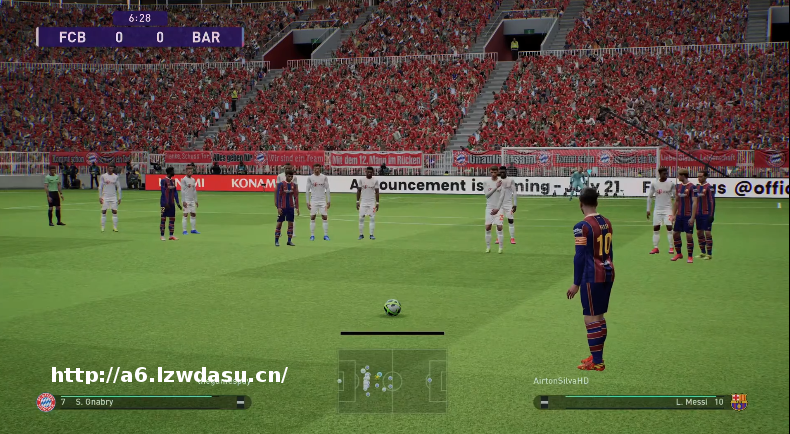
Task: Click the FC Barcelona club crest icon
Action: coord(739,402)
